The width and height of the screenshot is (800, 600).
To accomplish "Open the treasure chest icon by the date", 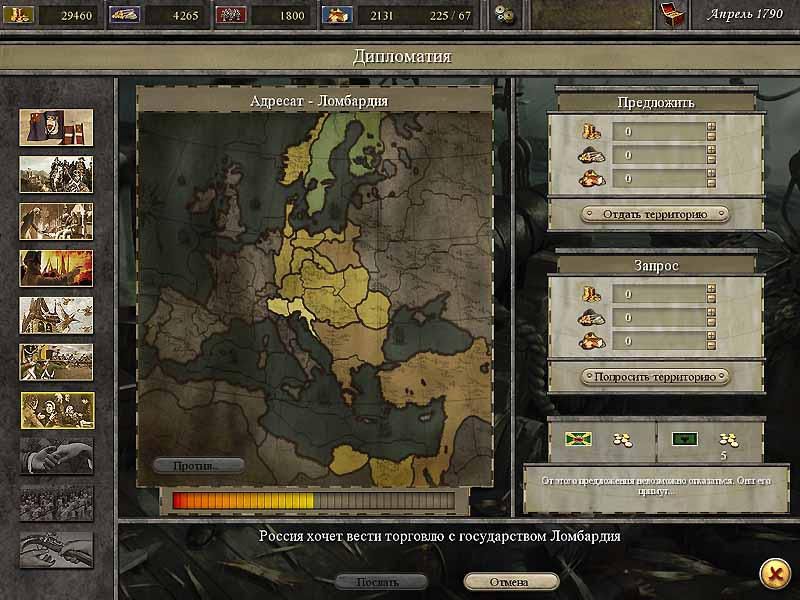I will click(672, 15).
